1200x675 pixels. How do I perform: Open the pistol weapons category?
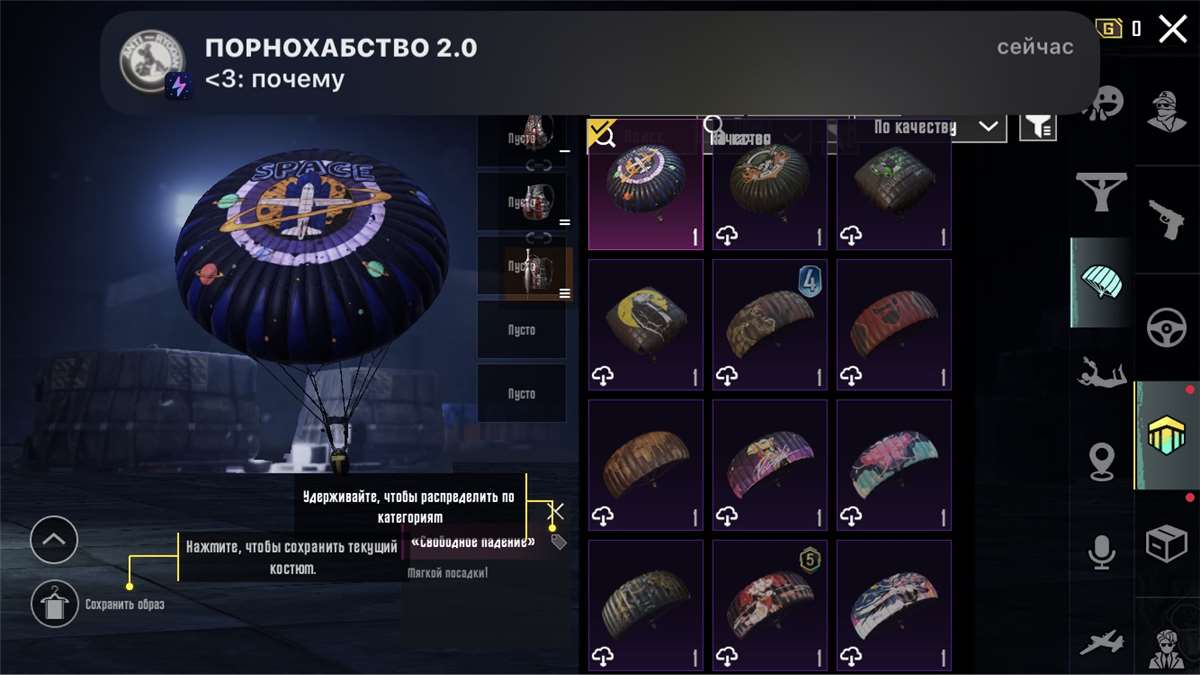click(1167, 216)
